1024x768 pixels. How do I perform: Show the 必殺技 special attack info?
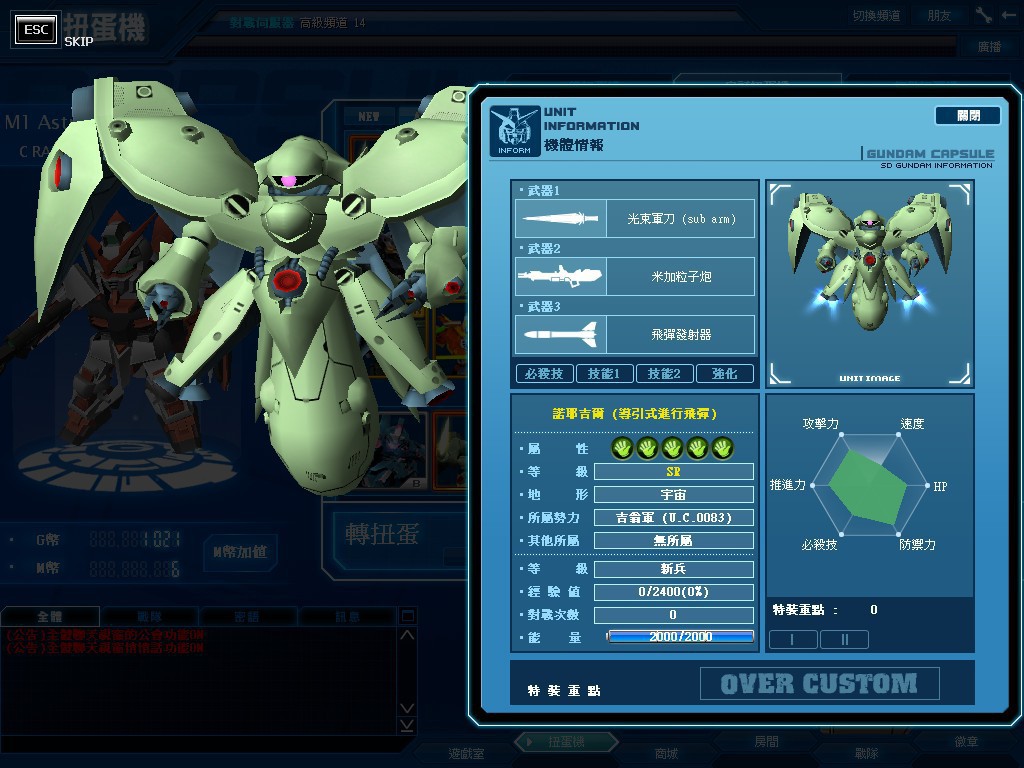point(544,374)
